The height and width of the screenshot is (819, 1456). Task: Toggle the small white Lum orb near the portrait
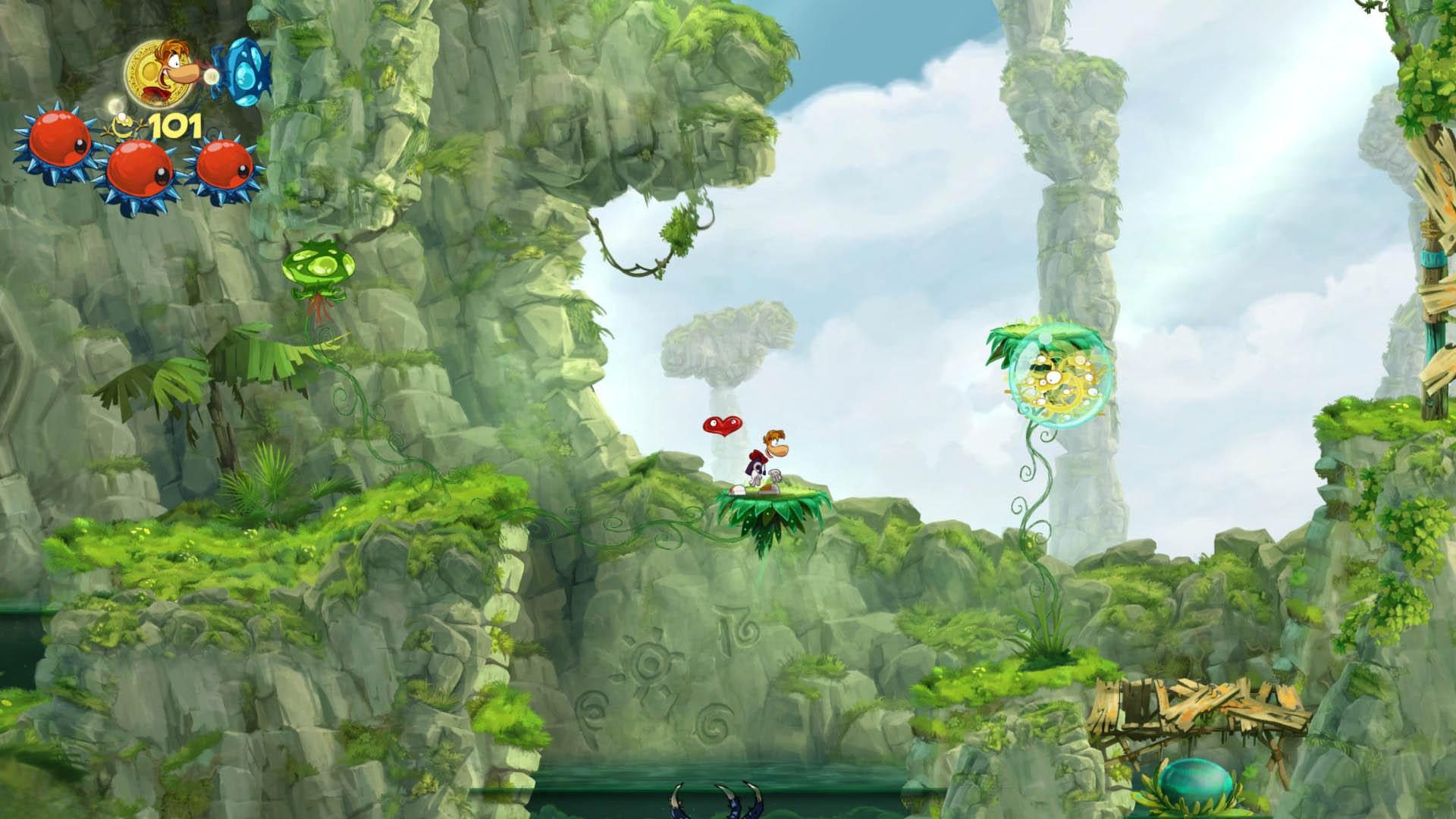coord(114,106)
